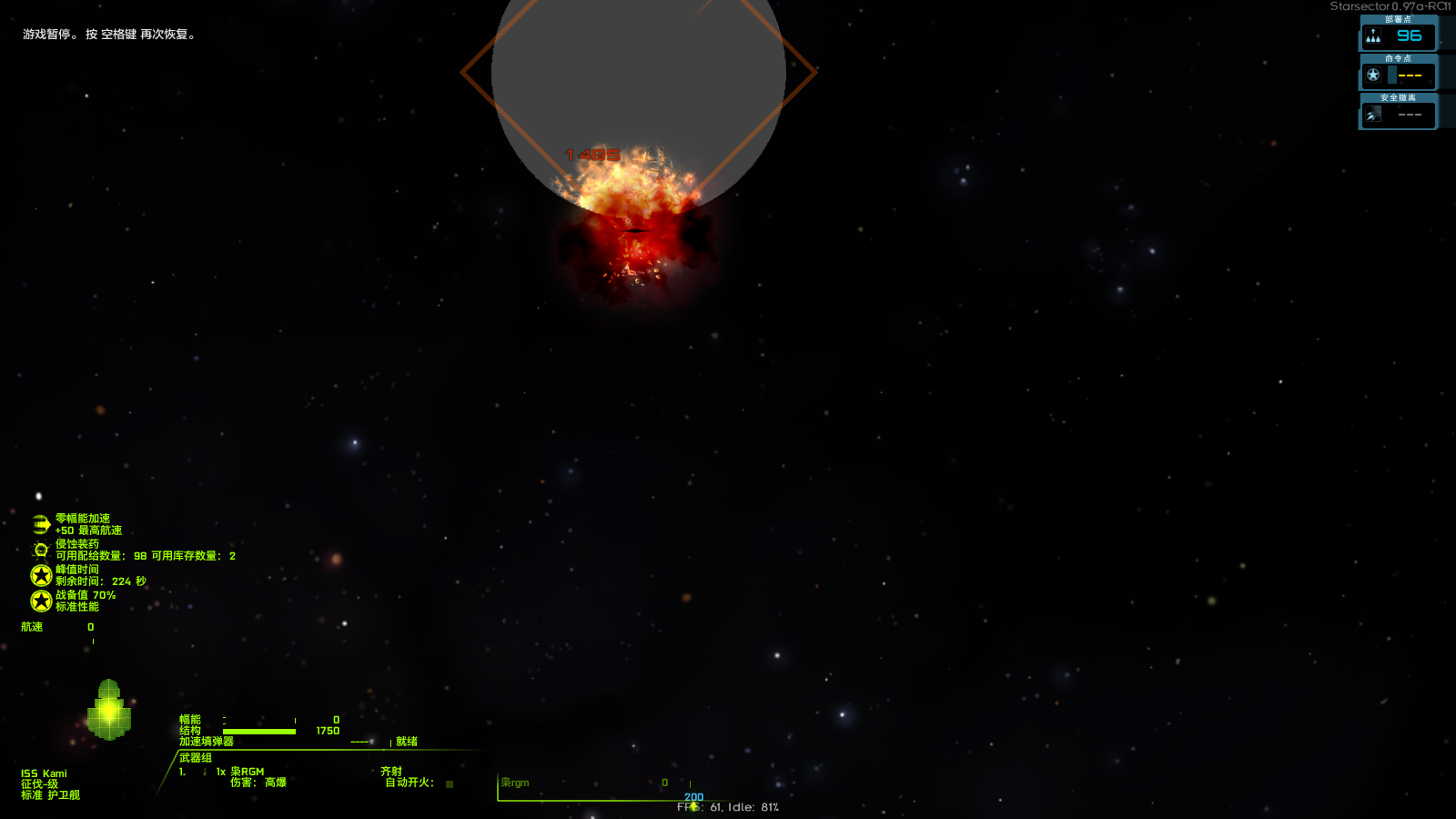The height and width of the screenshot is (819, 1456).
Task: Switch the 齐射 fire mode
Action: coord(389,770)
